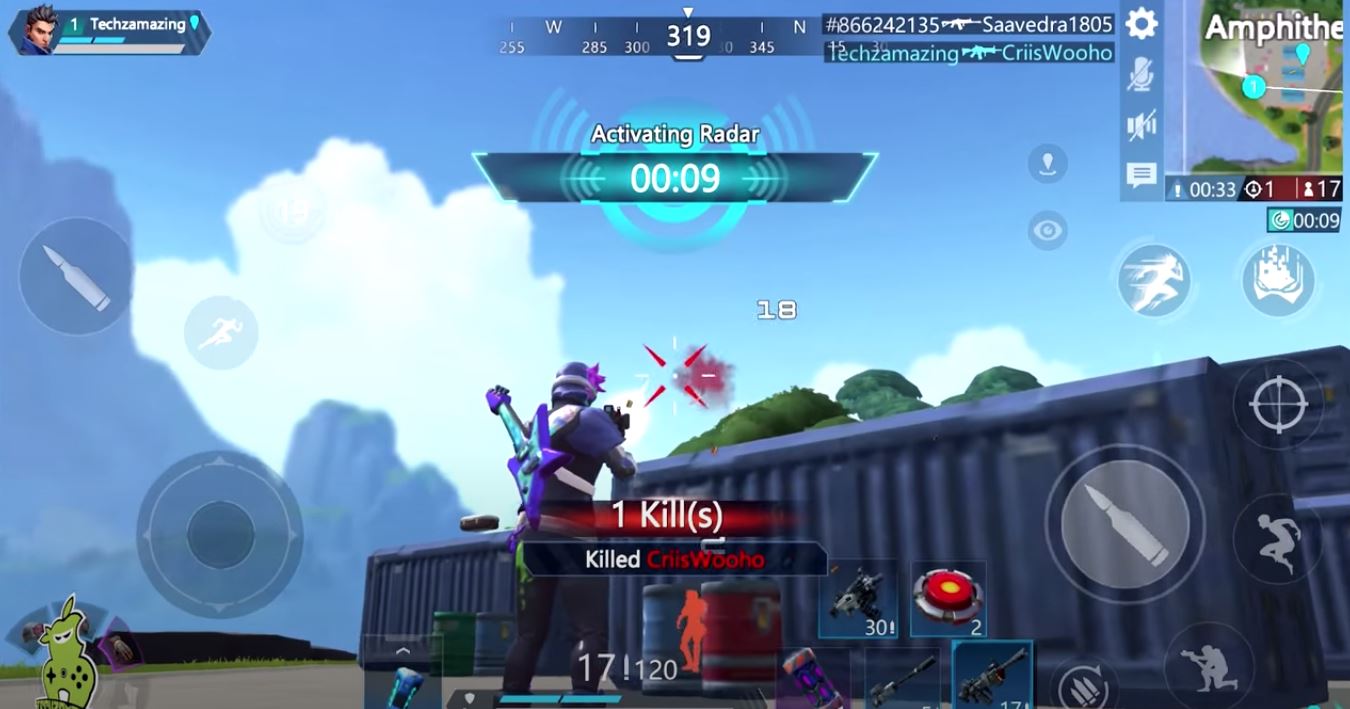Select the red disc item slot
The height and width of the screenshot is (709, 1350).
[x=948, y=599]
